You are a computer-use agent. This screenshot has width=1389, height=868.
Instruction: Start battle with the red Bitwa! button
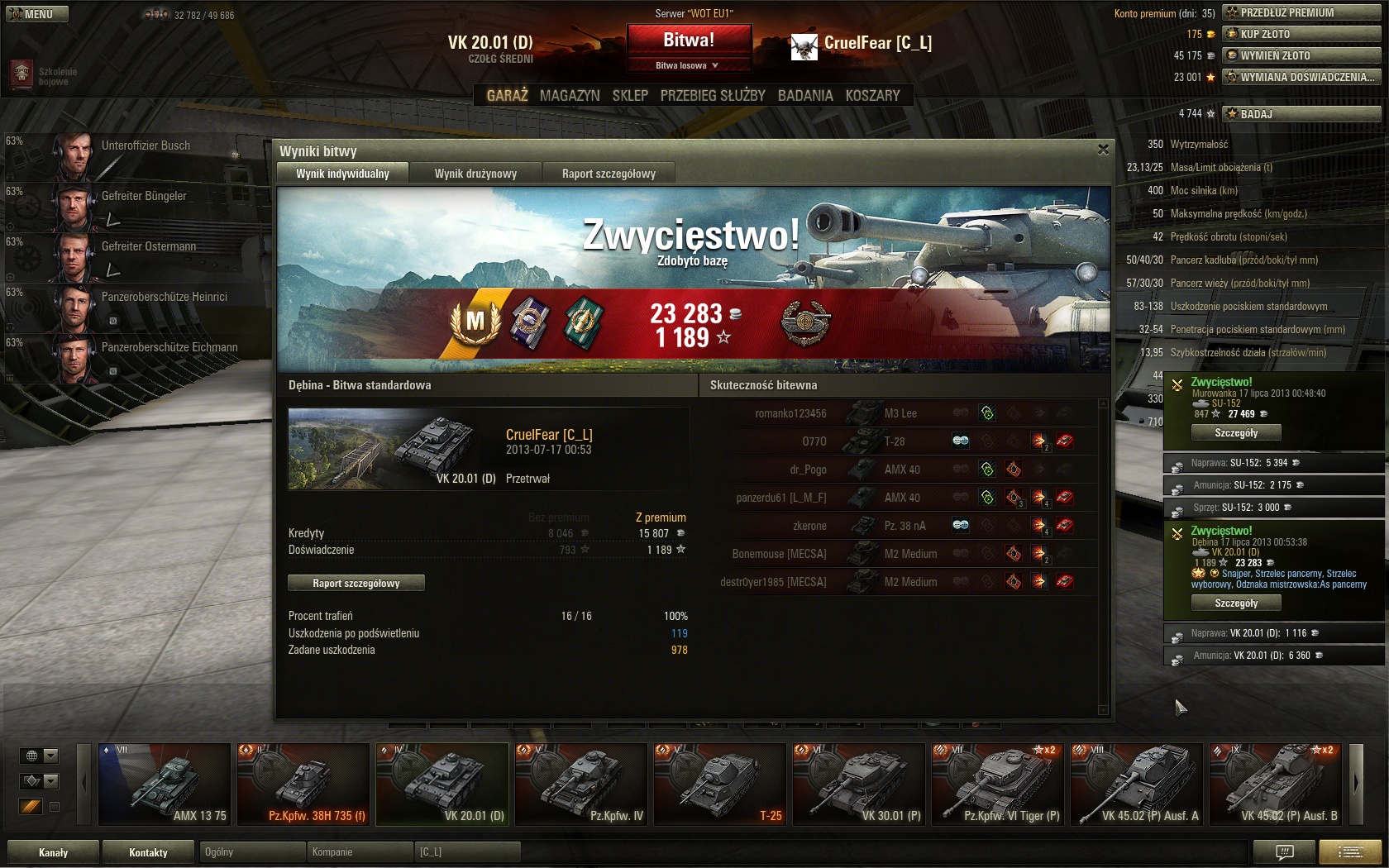click(x=689, y=40)
